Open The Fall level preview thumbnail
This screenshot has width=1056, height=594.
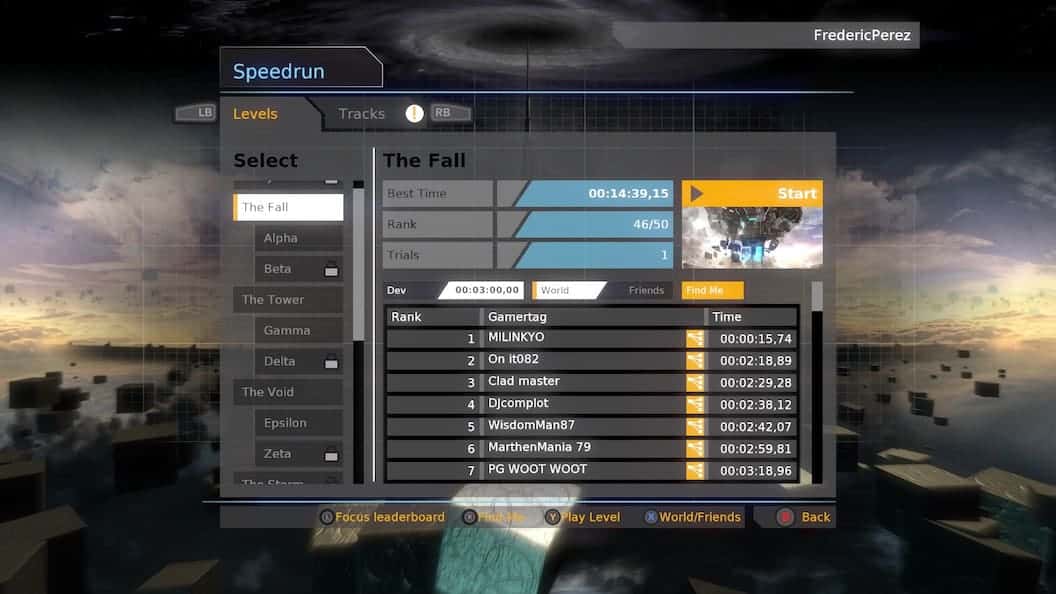coord(752,237)
